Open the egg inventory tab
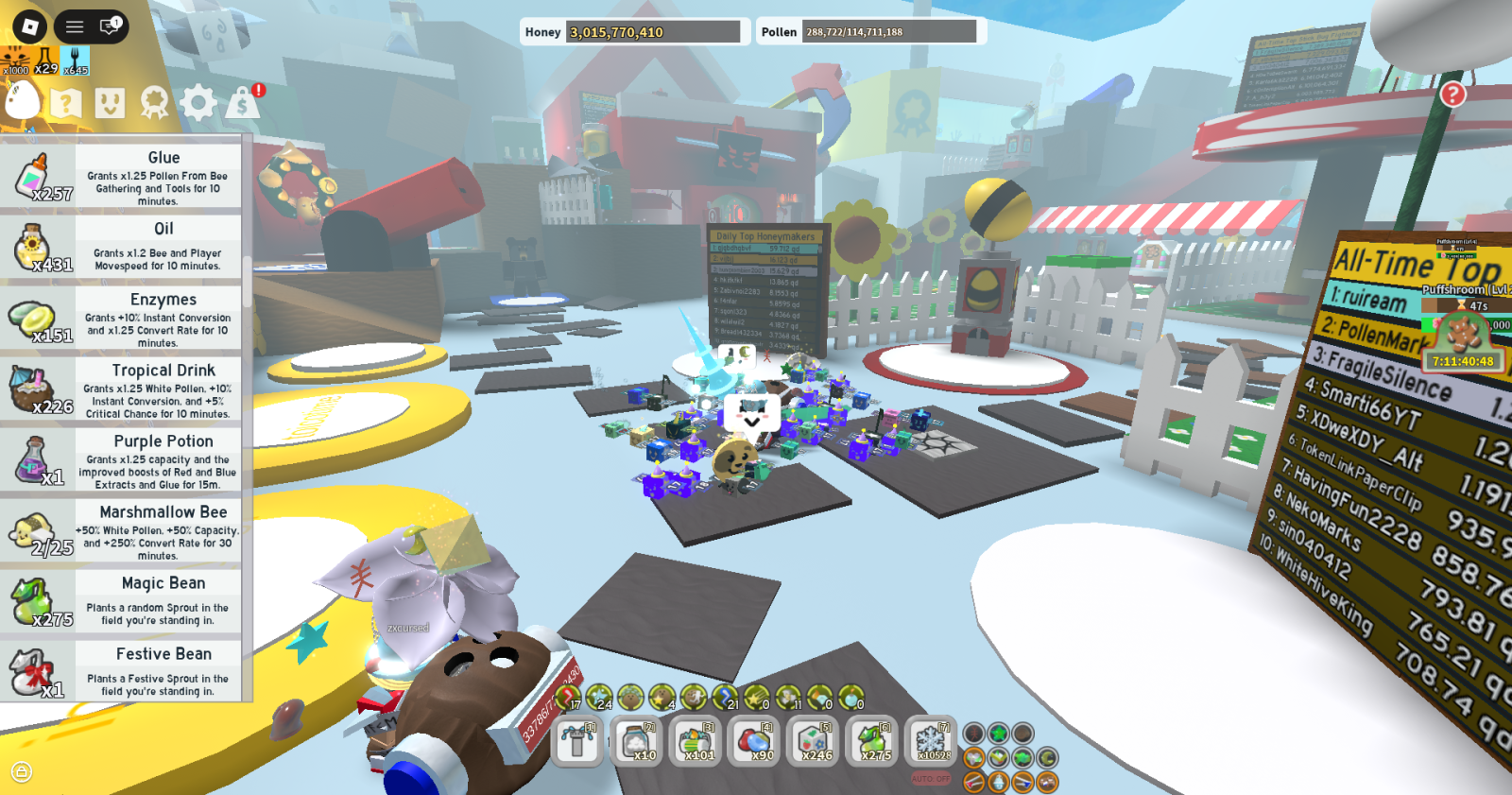The image size is (1512, 795). click(x=23, y=101)
